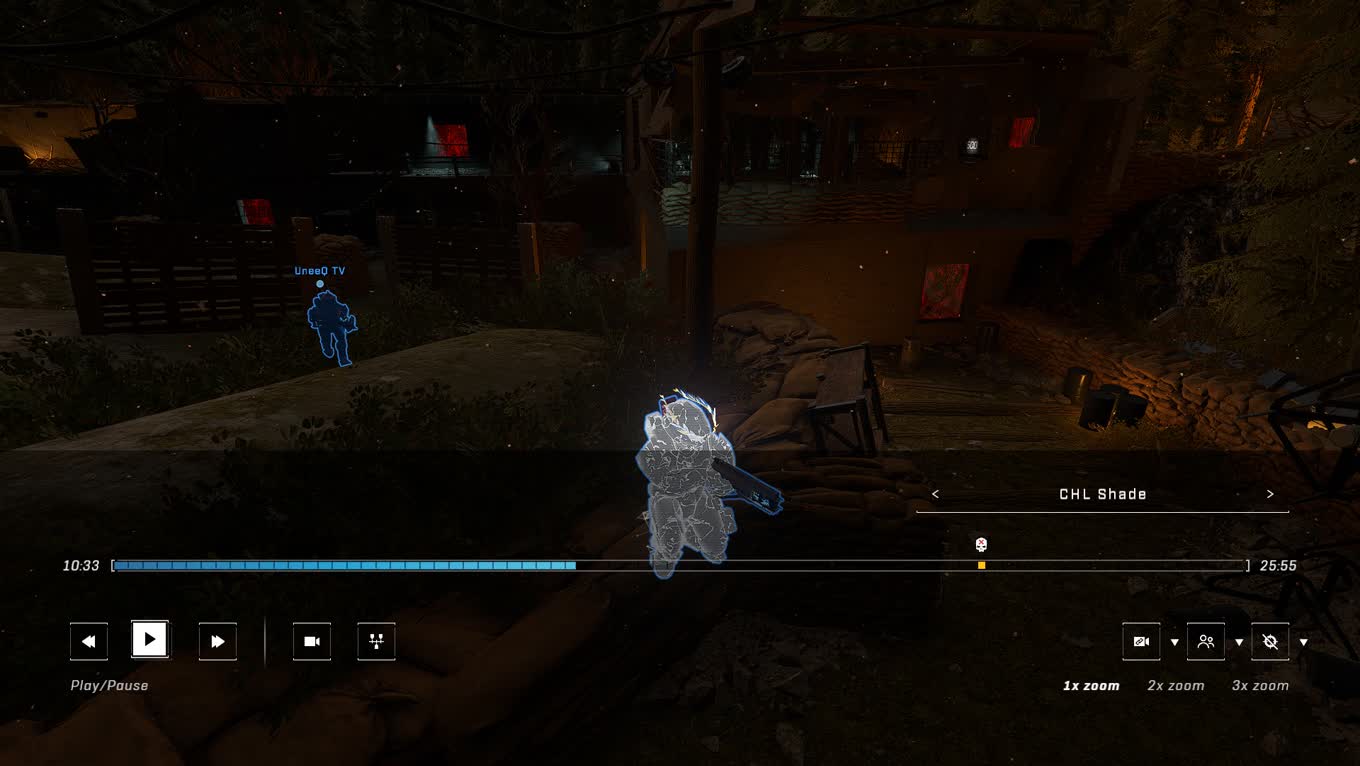Switch to the previous player before CHL Shade
Viewport: 1360px width, 766px height.
point(935,494)
